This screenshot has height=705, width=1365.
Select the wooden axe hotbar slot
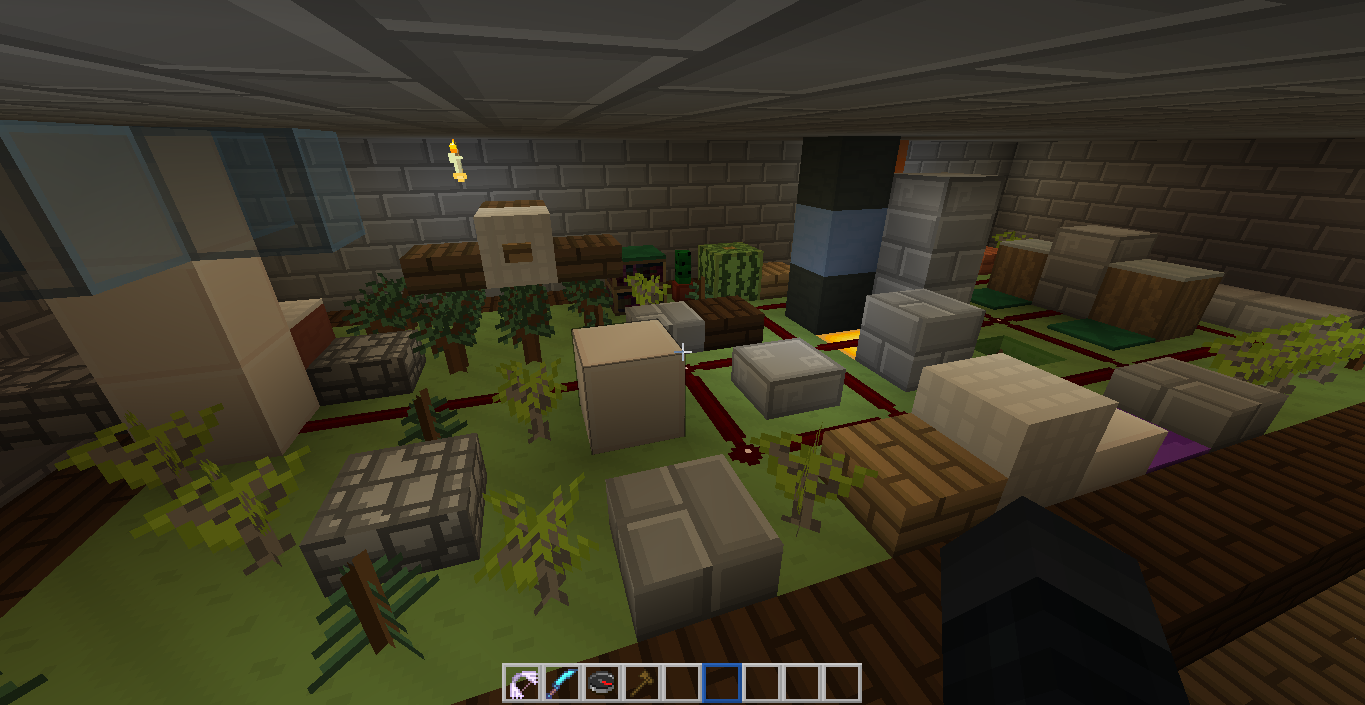point(642,683)
